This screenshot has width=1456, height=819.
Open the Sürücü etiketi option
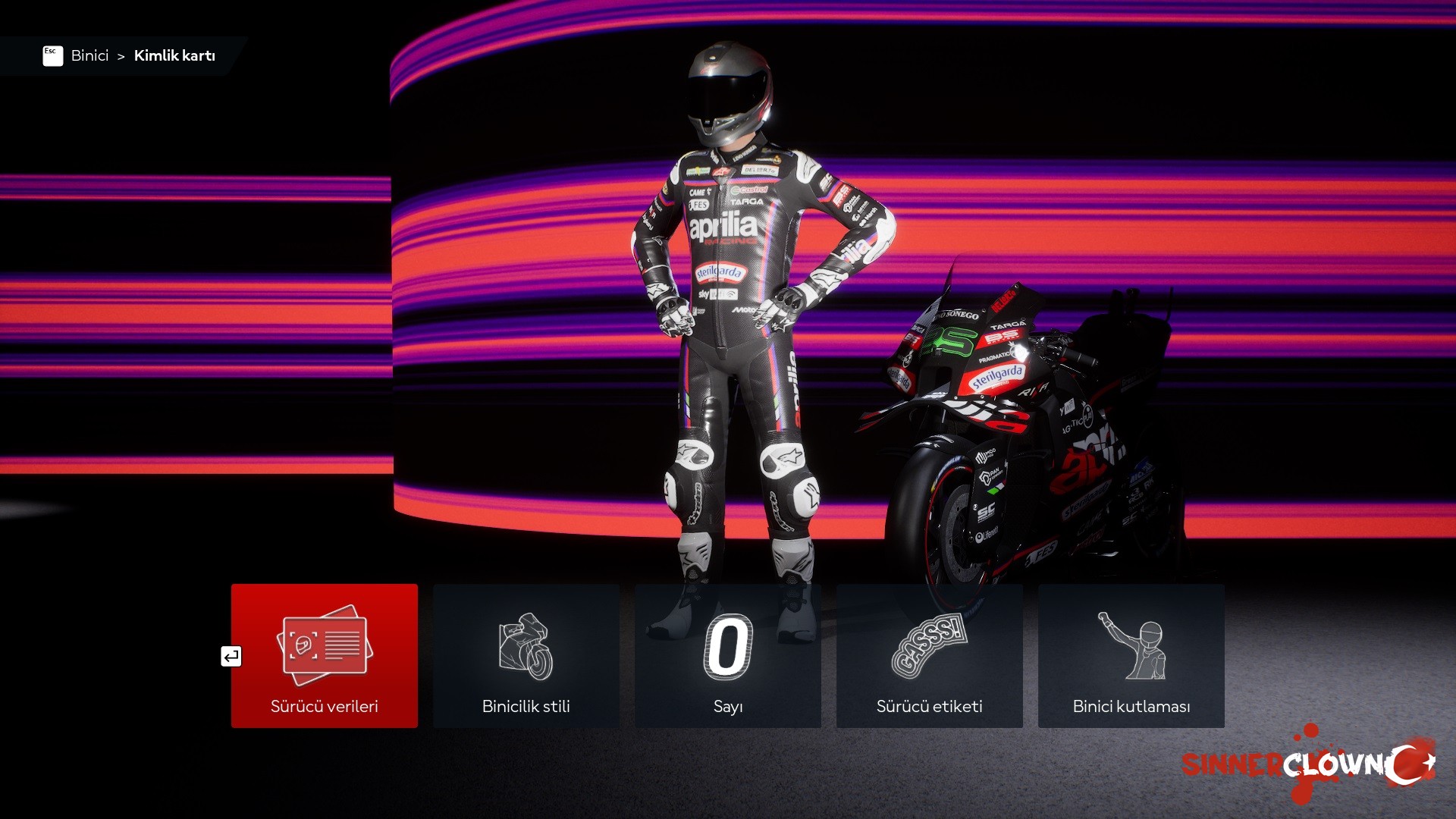[929, 655]
